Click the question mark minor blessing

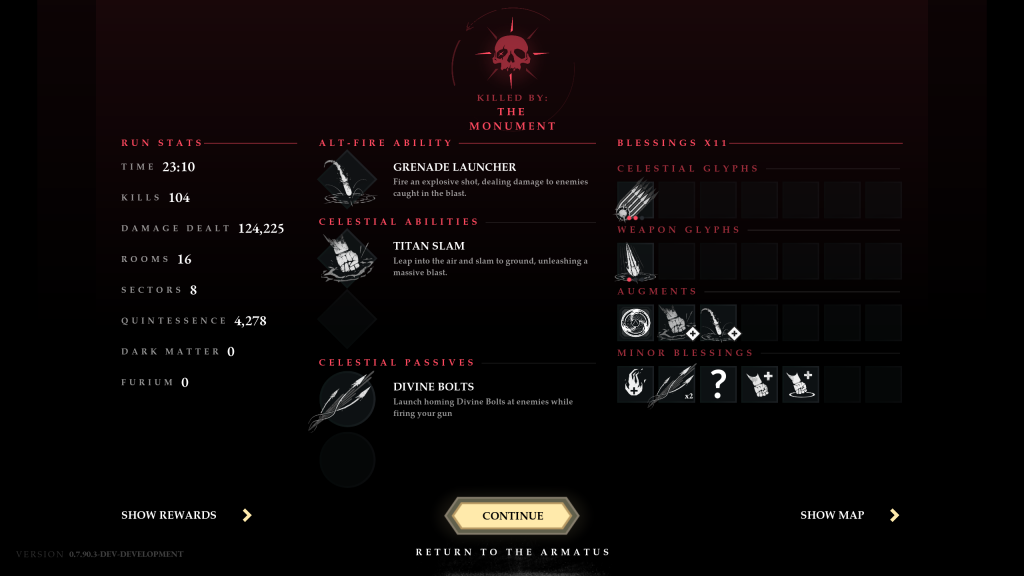718,384
